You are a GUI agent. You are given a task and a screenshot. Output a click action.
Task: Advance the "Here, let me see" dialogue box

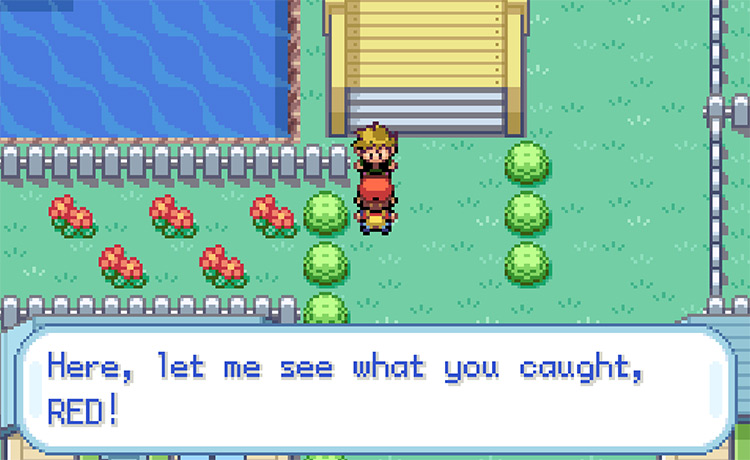point(374,388)
